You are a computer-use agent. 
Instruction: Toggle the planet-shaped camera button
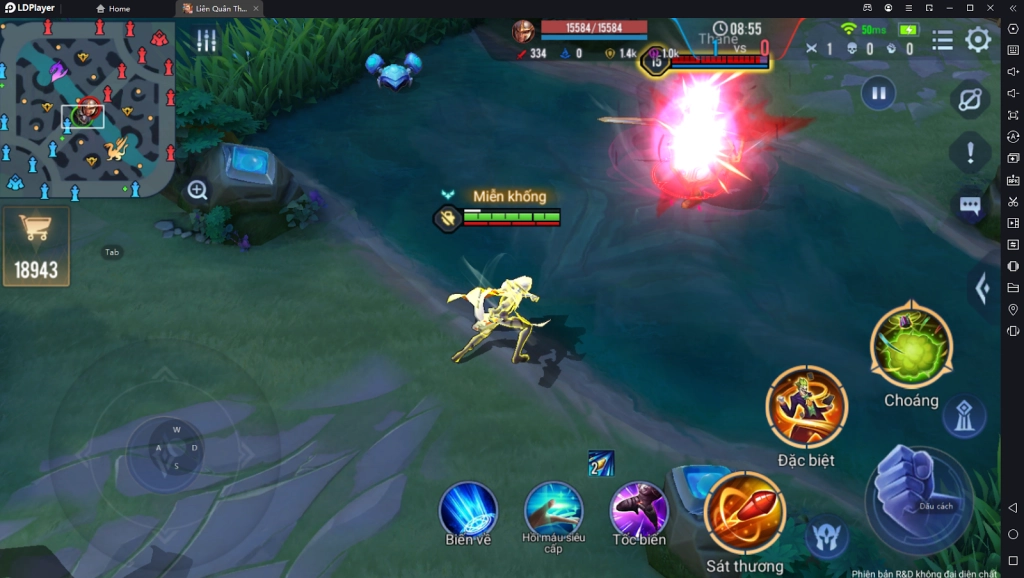pyautogui.click(x=970, y=100)
